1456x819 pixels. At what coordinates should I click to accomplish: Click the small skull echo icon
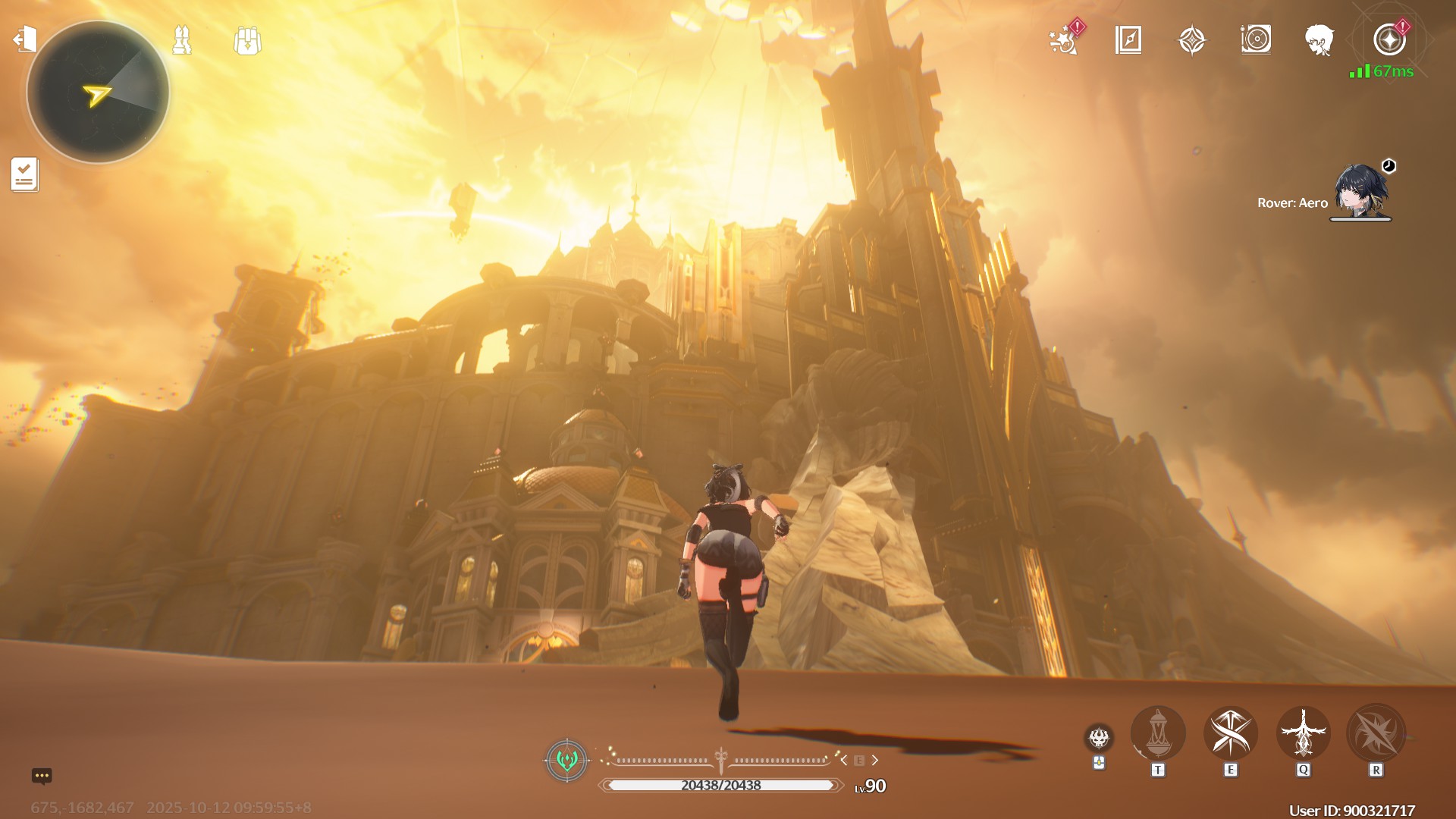click(1099, 737)
